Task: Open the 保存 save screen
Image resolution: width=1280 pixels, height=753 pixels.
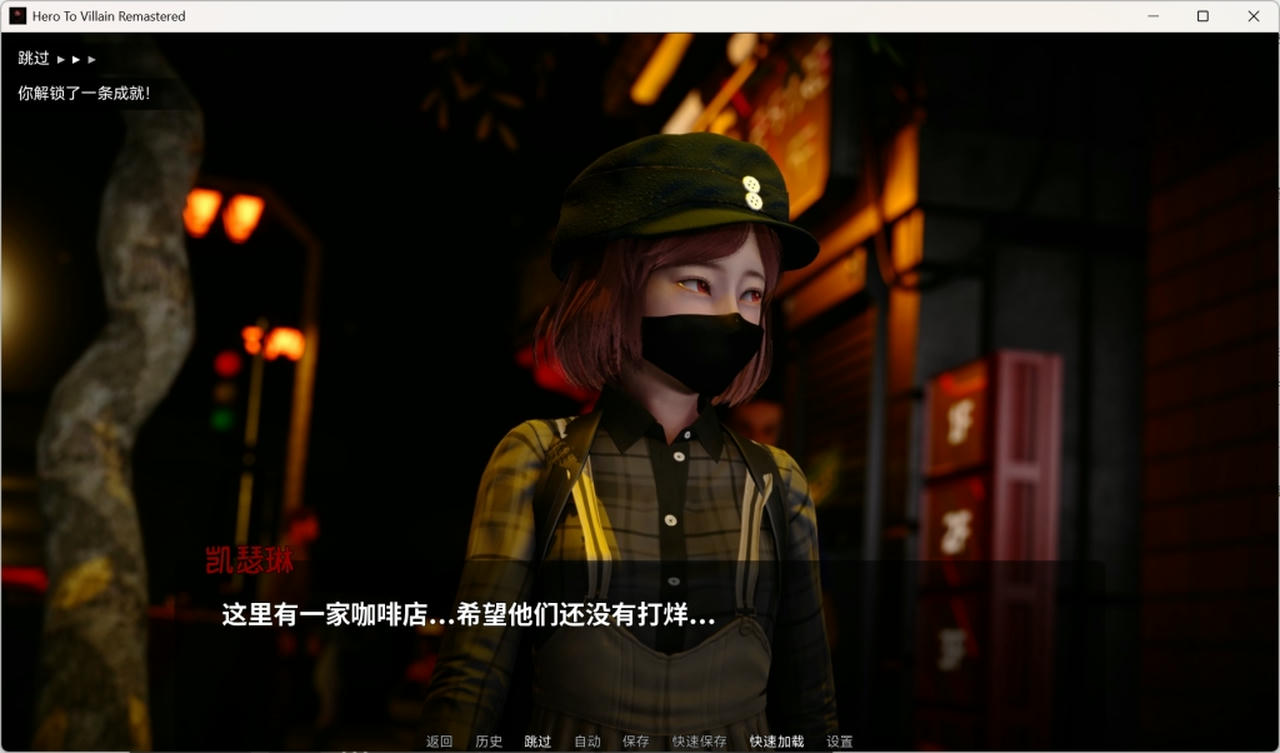Action: click(x=636, y=742)
